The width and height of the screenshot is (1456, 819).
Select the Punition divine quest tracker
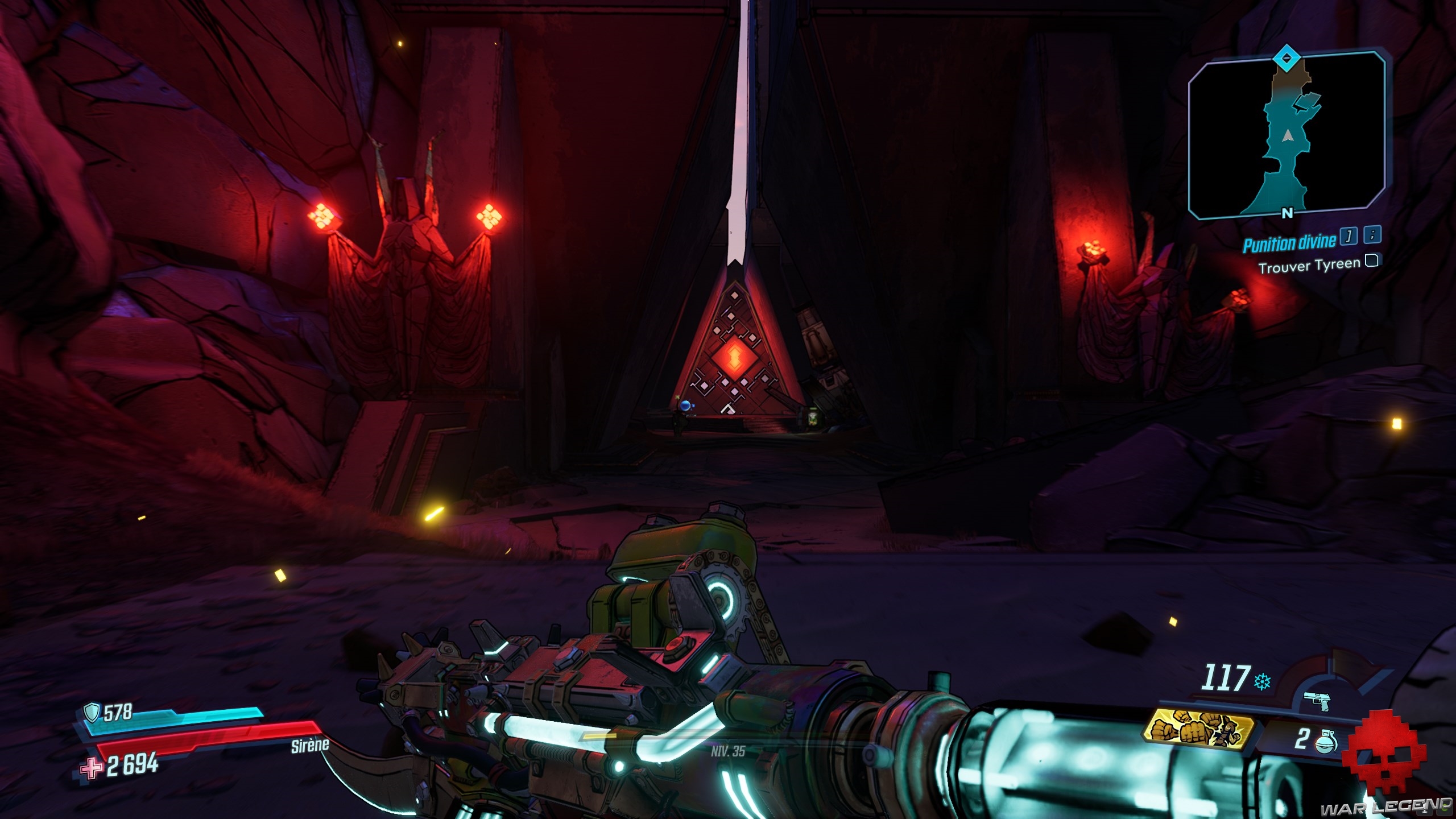click(1289, 243)
